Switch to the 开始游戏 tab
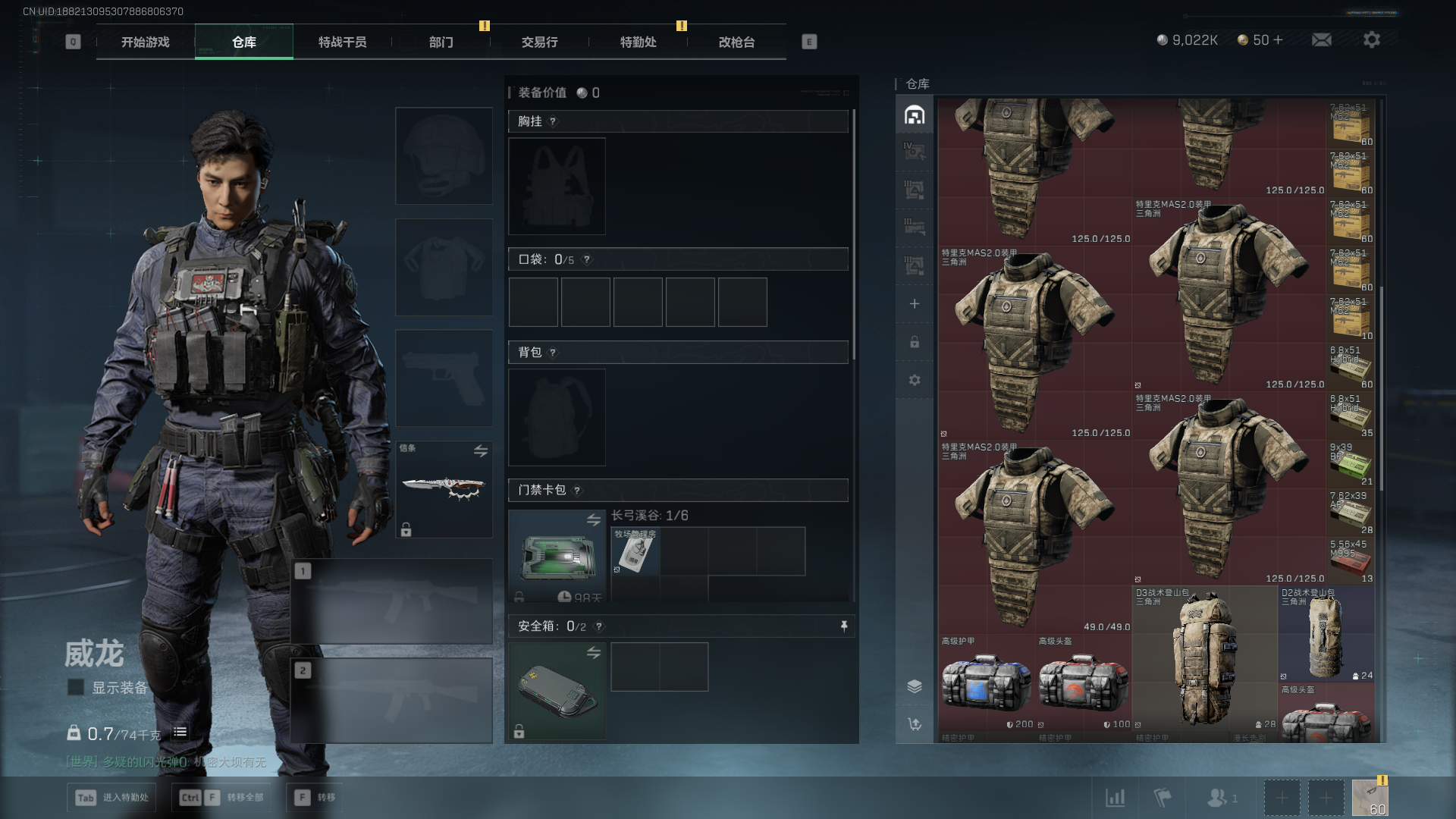 click(146, 42)
